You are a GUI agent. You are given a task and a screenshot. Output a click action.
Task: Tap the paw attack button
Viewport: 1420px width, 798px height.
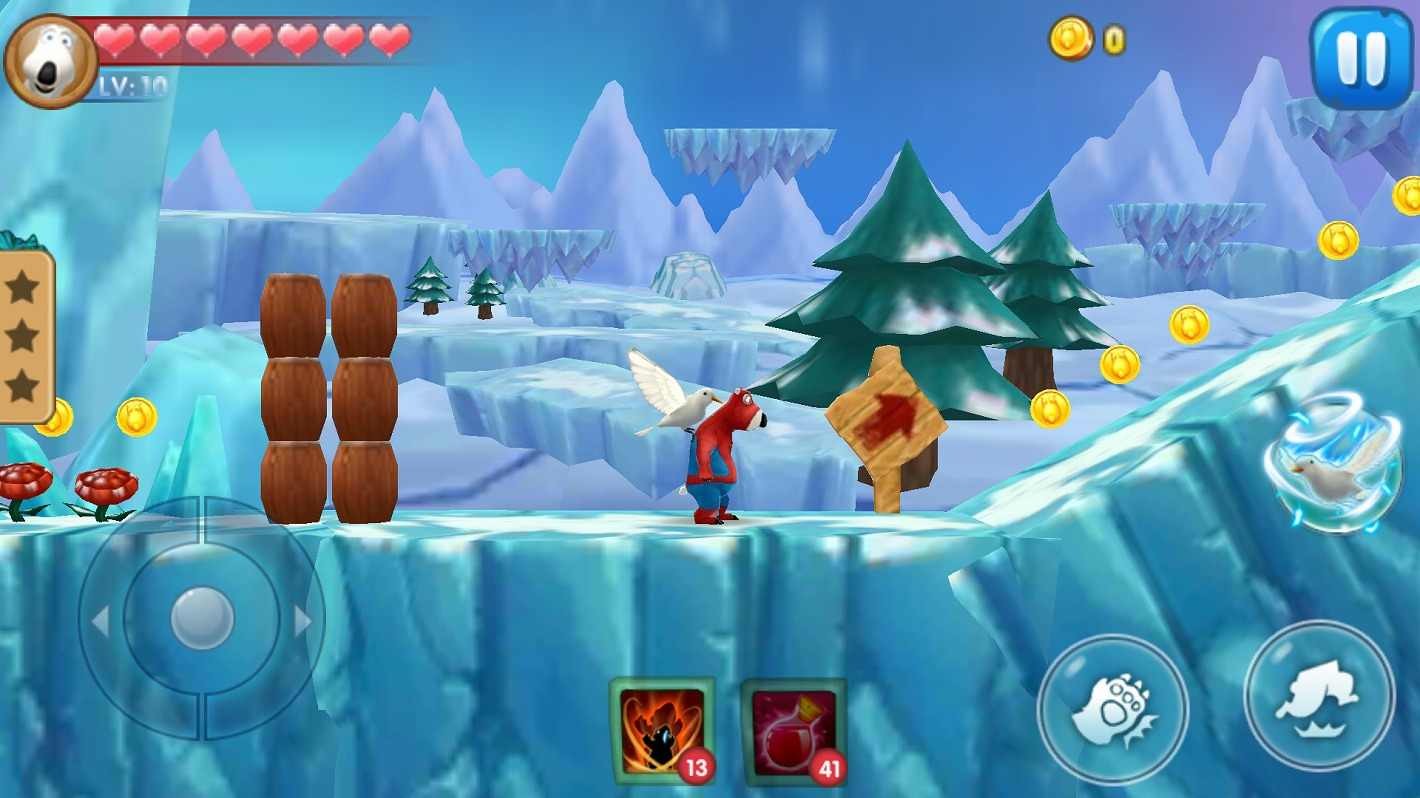(1113, 711)
